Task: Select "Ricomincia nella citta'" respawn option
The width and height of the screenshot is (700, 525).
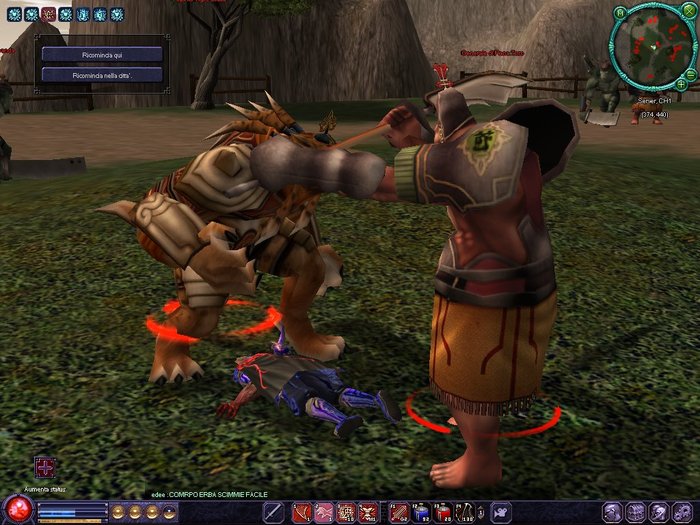Action: click(103, 75)
